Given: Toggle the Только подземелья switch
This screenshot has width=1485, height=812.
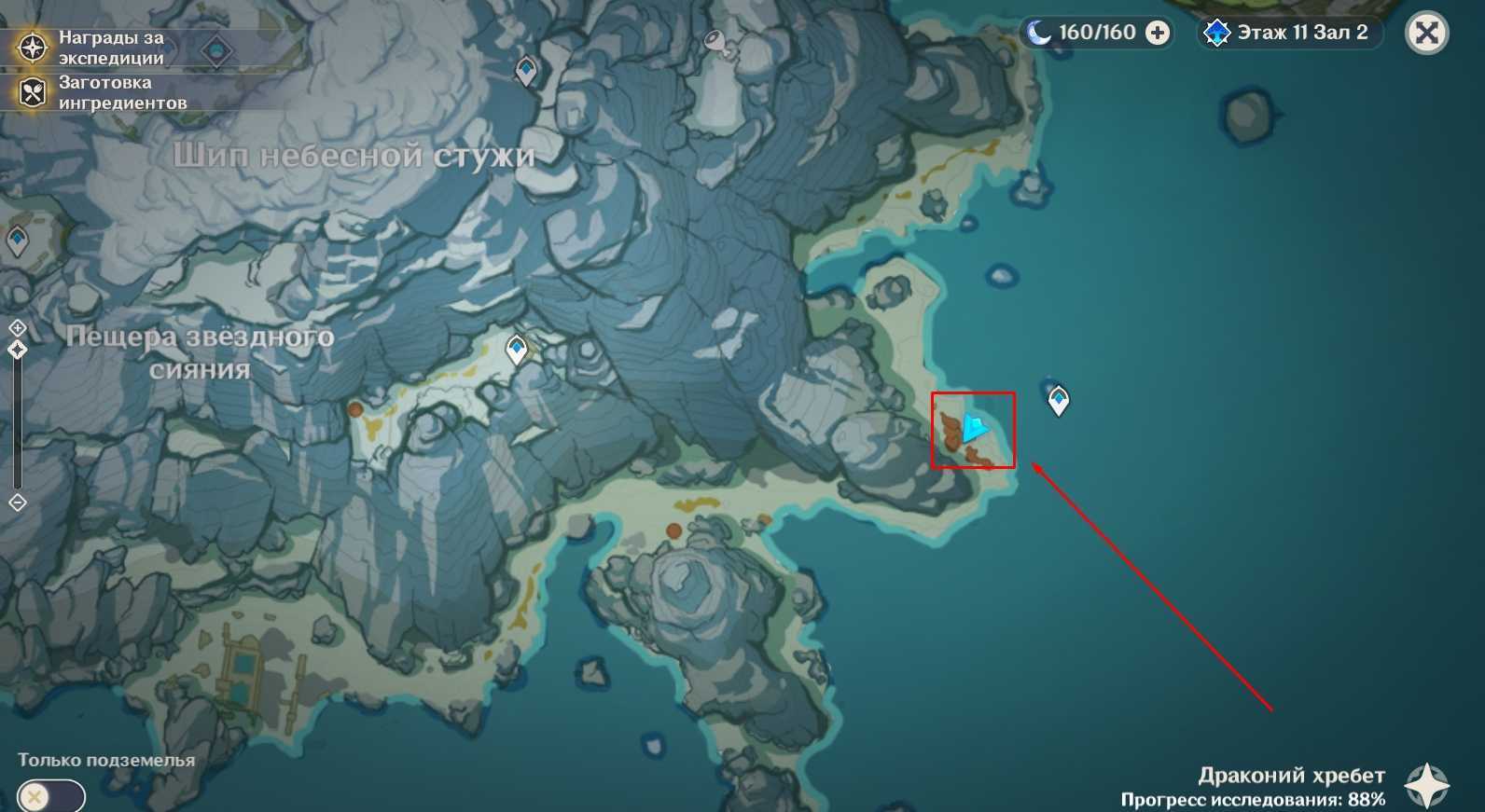Looking at the screenshot, I should 51,797.
